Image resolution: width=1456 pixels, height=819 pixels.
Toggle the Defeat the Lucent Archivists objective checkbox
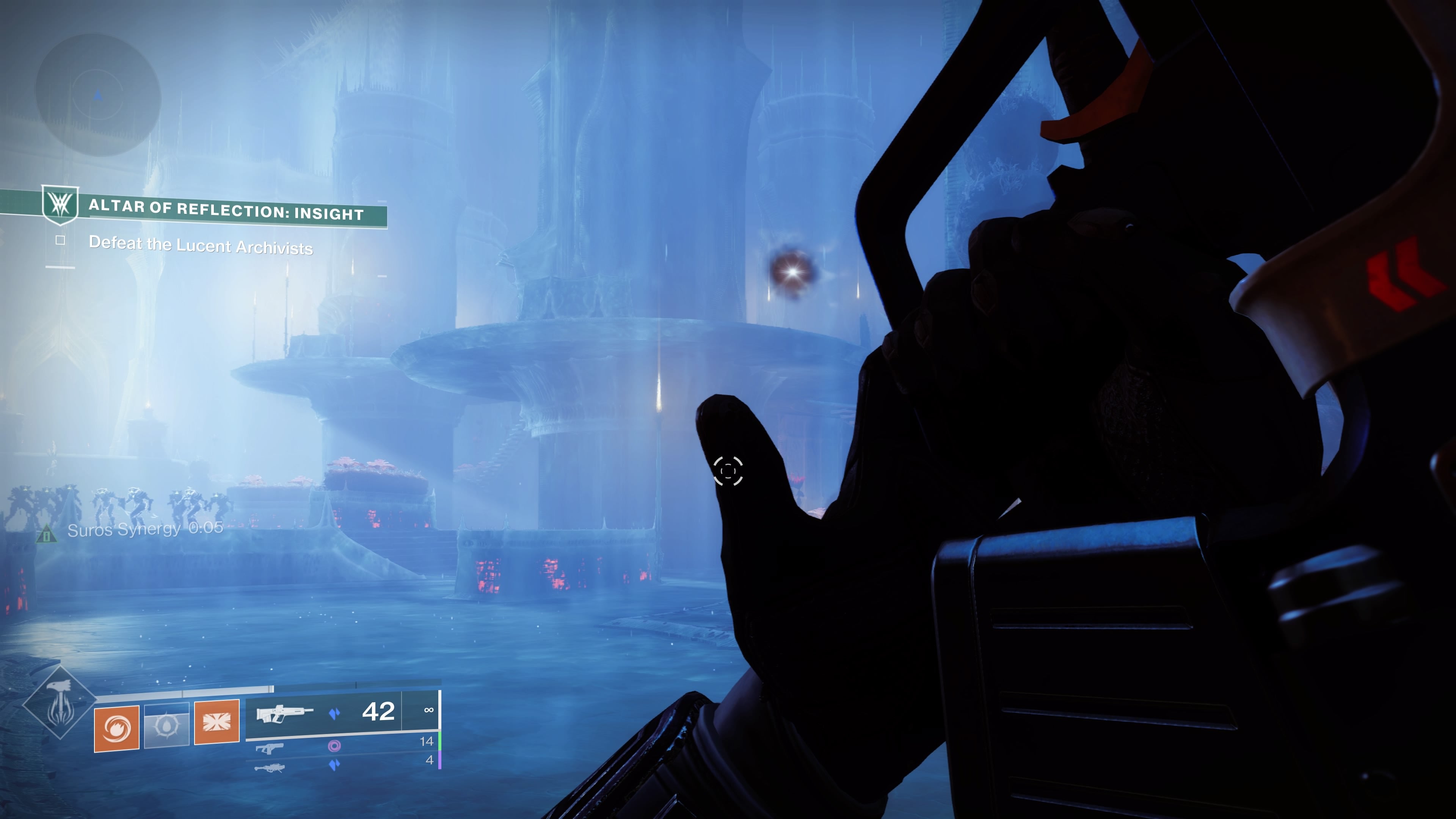(x=60, y=241)
